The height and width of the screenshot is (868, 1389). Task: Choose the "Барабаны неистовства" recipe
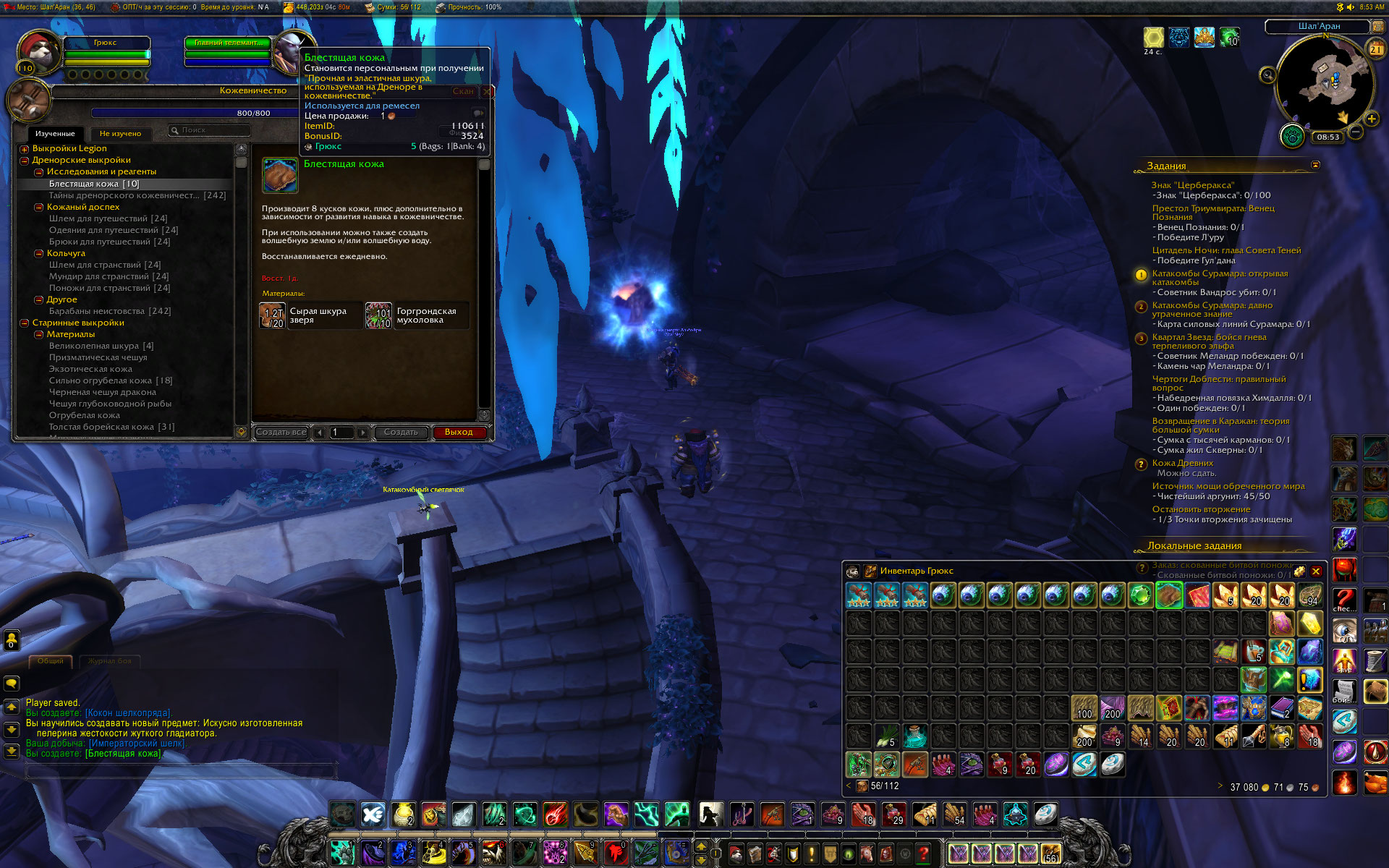tap(109, 311)
